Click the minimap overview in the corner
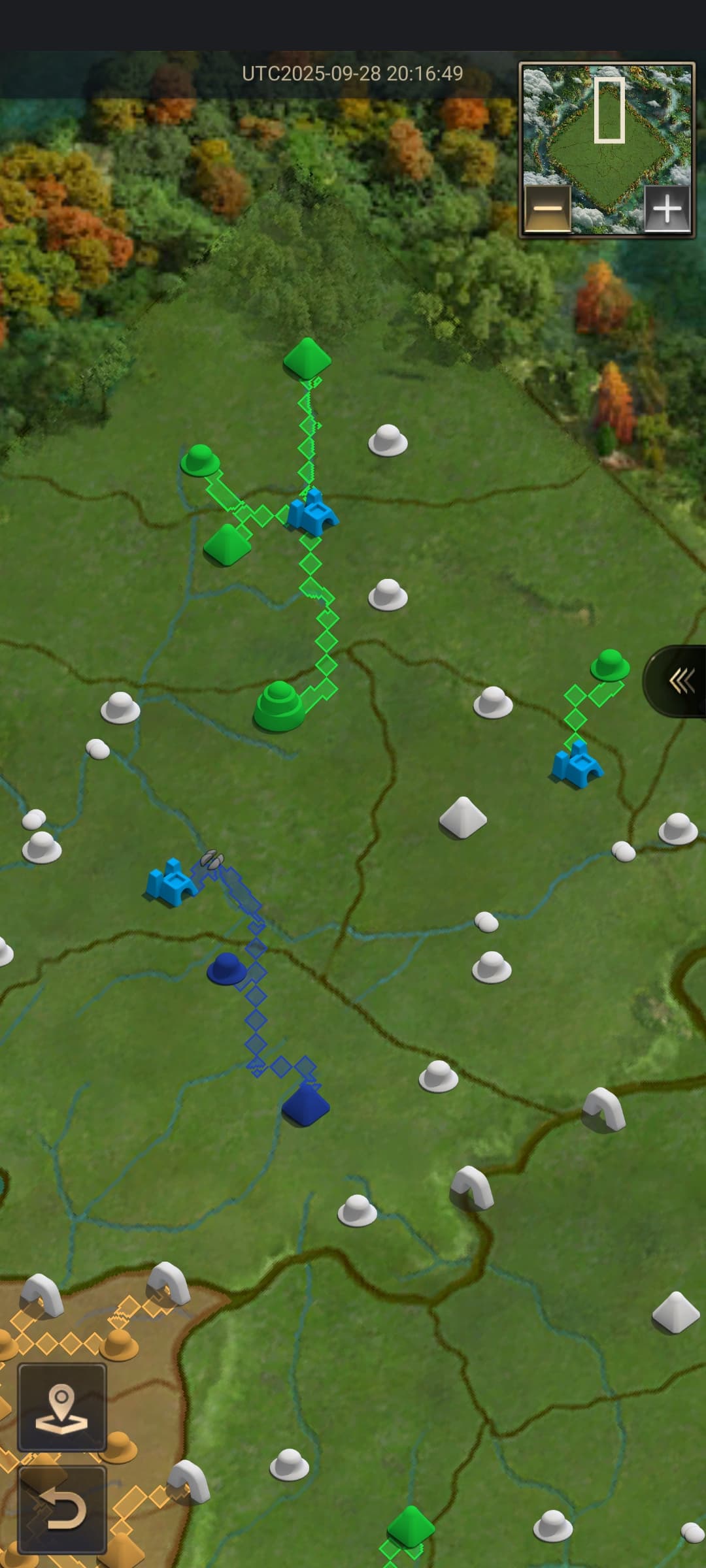Viewport: 706px width, 1568px height. tap(607, 131)
